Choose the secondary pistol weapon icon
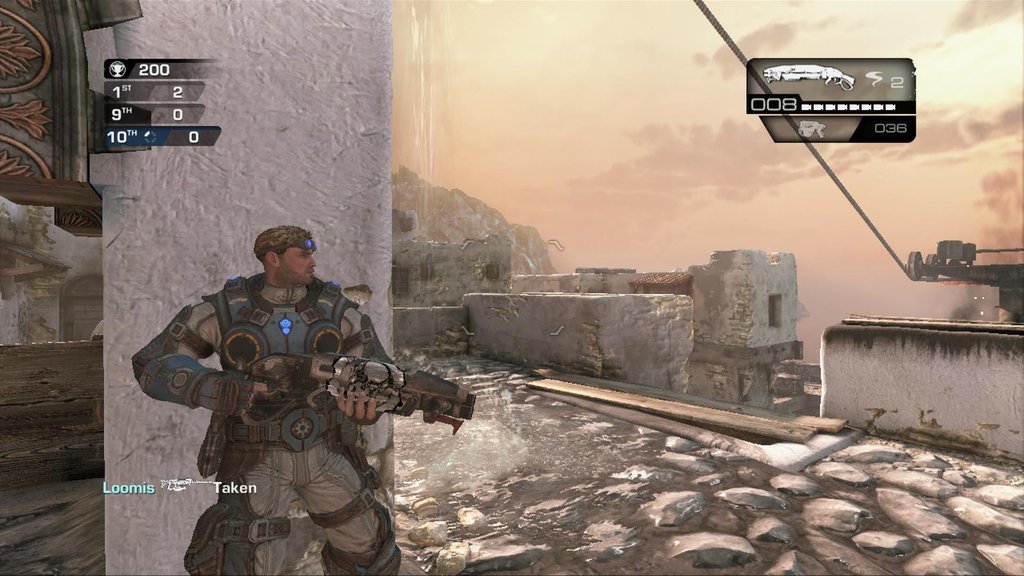This screenshot has height=576, width=1024. [x=811, y=128]
